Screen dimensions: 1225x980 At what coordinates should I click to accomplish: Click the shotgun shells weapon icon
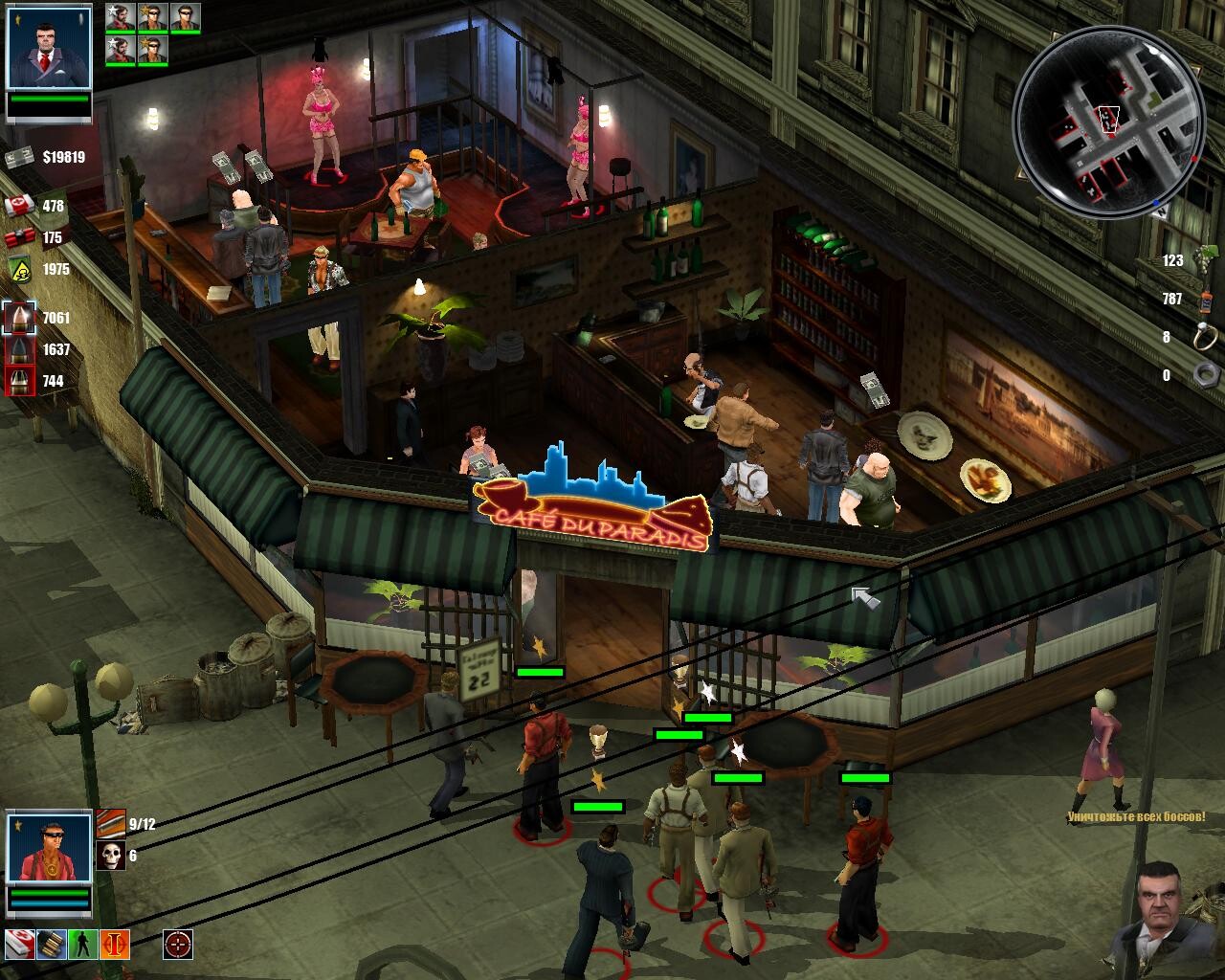[x=110, y=823]
